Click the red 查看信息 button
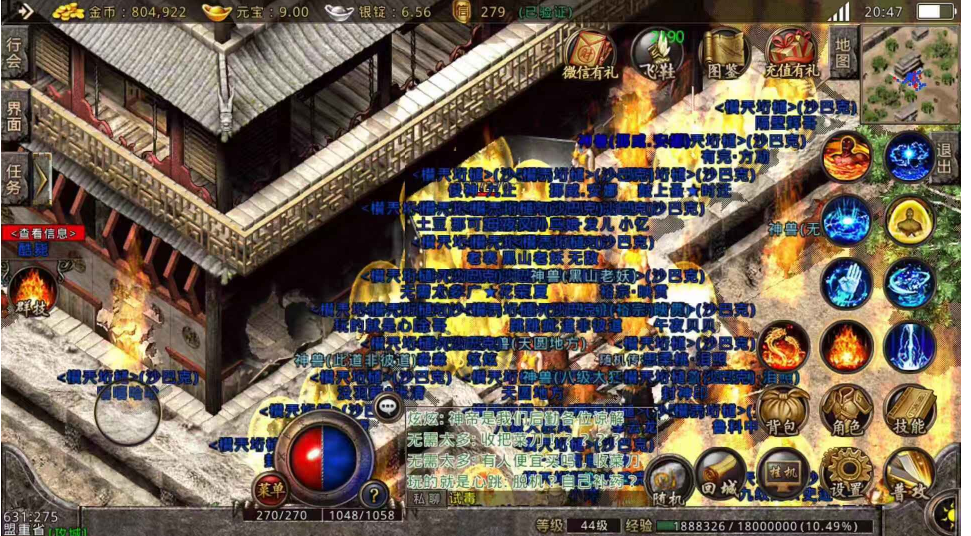 pyautogui.click(x=38, y=233)
